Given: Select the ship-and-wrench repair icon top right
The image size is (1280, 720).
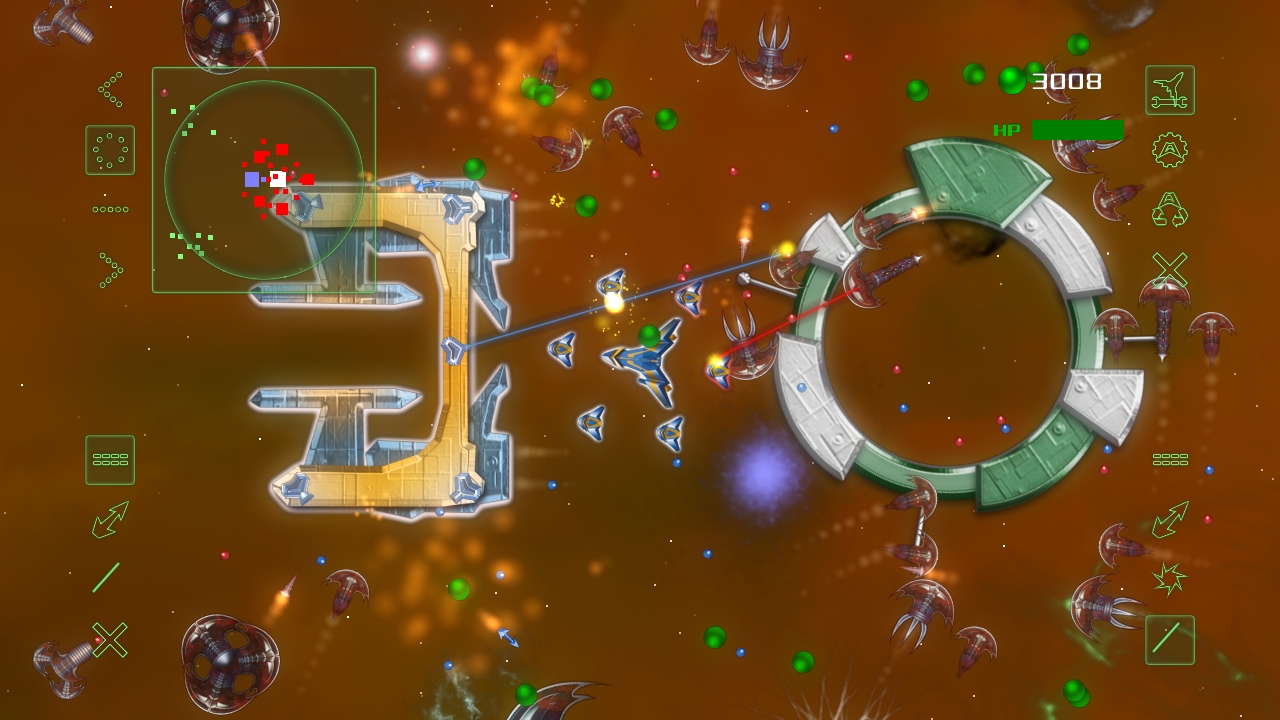Looking at the screenshot, I should (1168, 89).
